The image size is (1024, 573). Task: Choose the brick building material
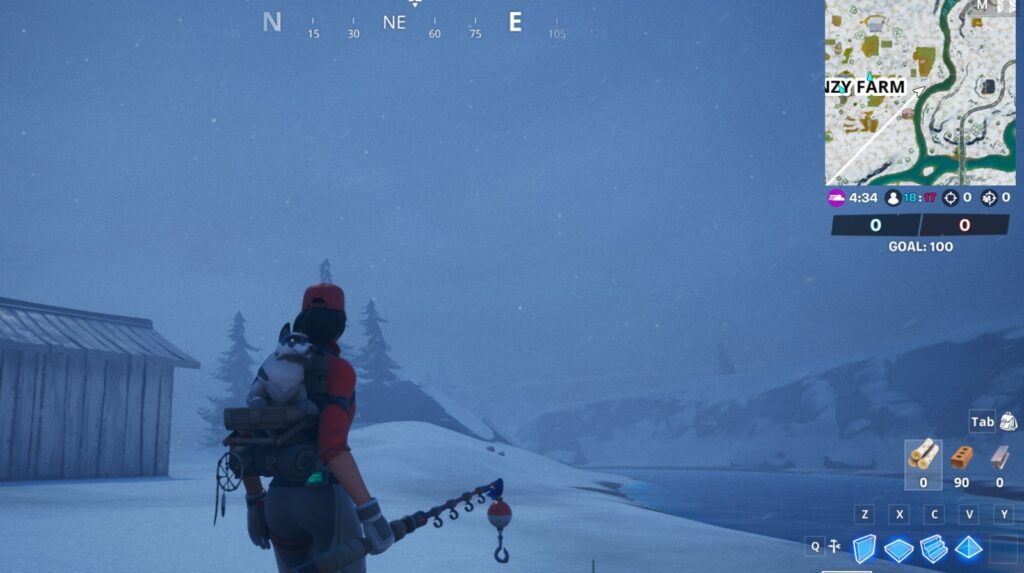click(x=962, y=457)
